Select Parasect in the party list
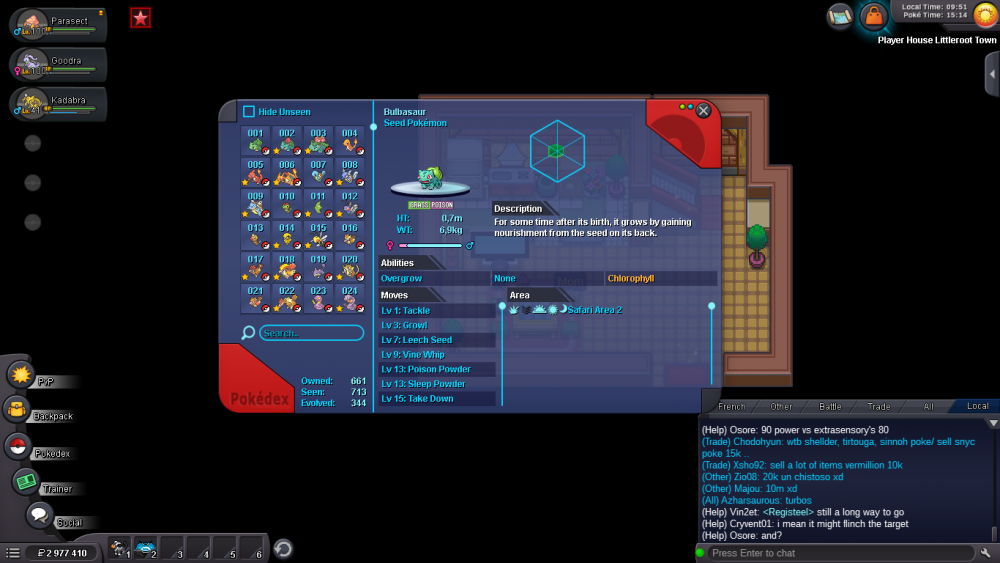The width and height of the screenshot is (1000, 563). [58, 26]
